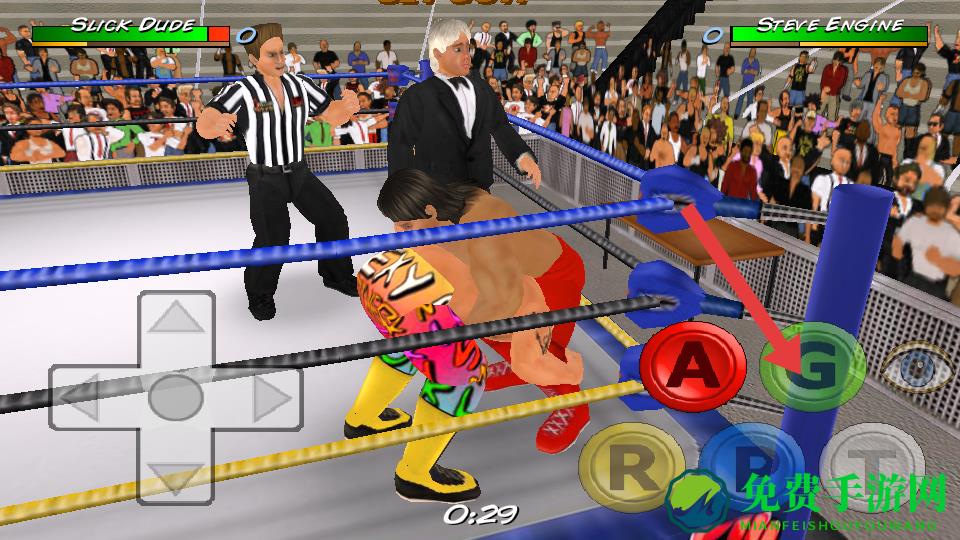Tap the green G grapple button

tap(812, 369)
